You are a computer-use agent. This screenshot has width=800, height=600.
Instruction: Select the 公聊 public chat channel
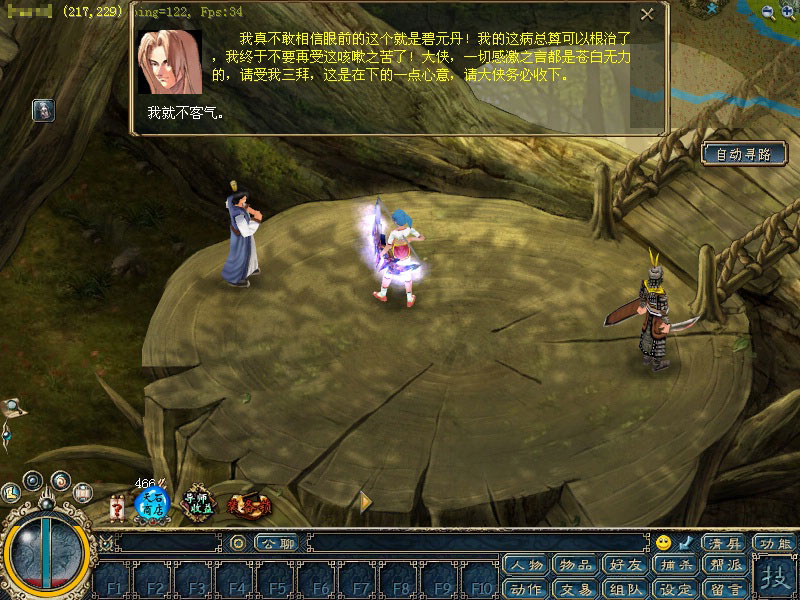point(277,543)
